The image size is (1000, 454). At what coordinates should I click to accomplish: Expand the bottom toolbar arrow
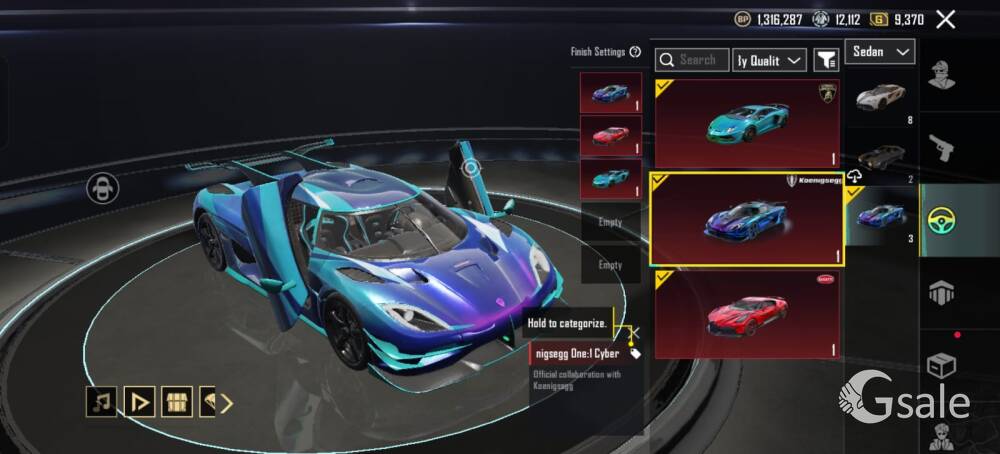tap(227, 403)
